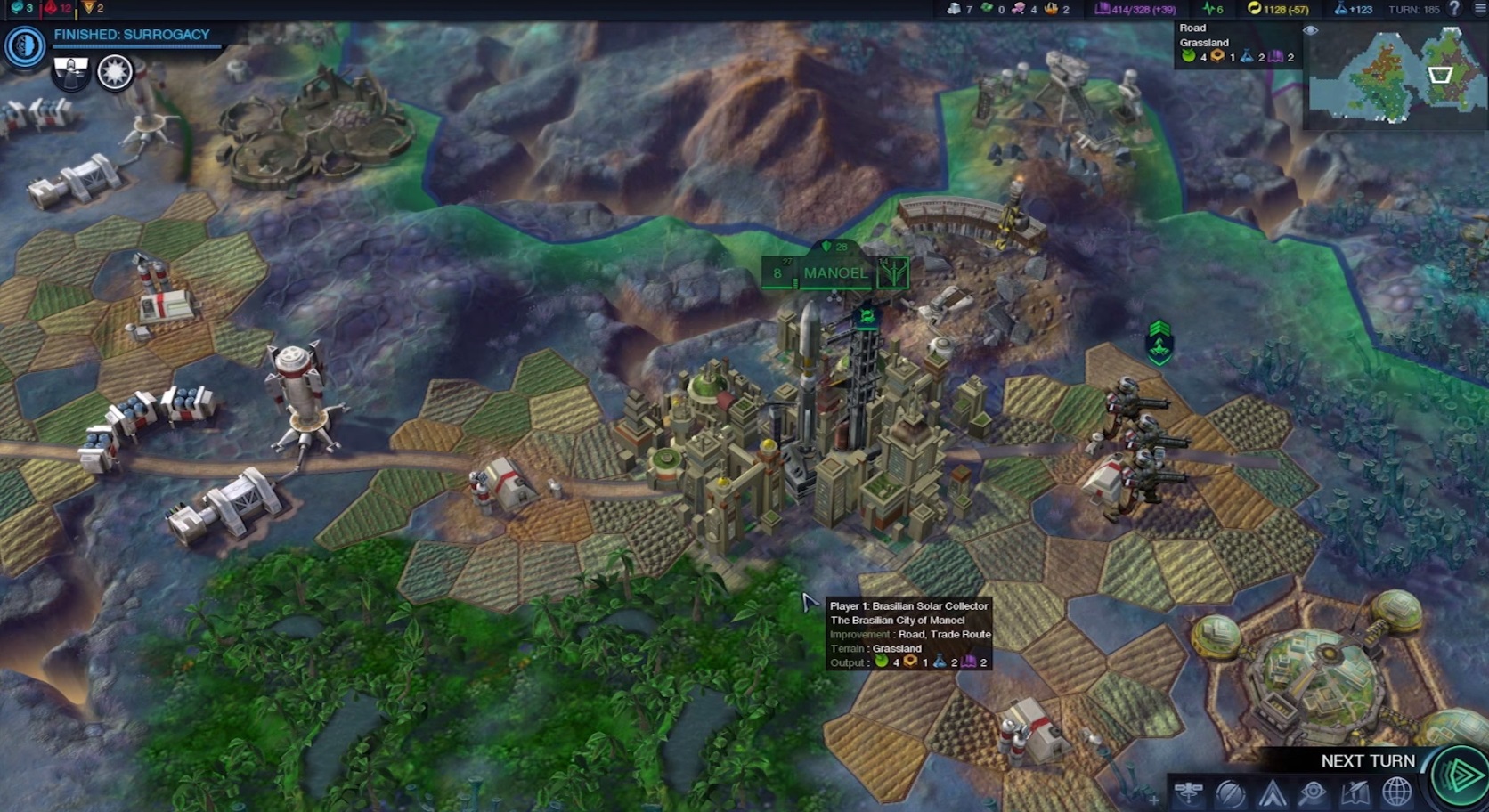The image size is (1489, 812).
Task: Click the yellow energy total in top bar
Action: pos(1280,11)
